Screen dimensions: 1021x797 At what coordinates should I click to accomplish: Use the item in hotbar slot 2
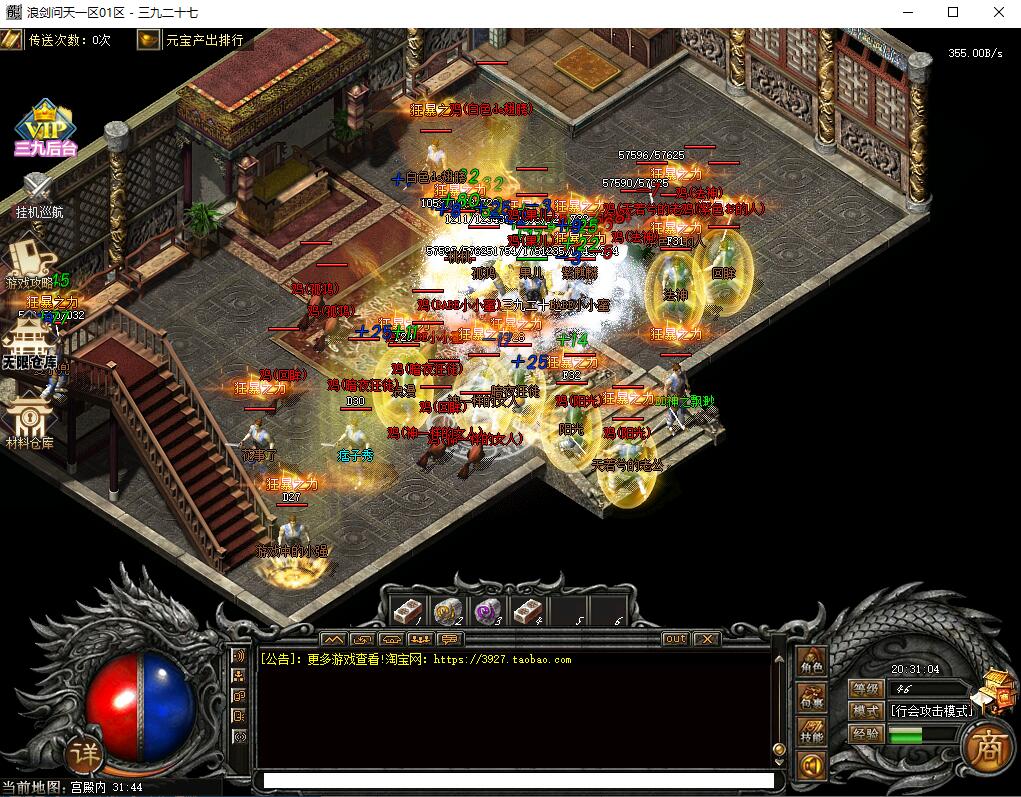click(x=446, y=611)
